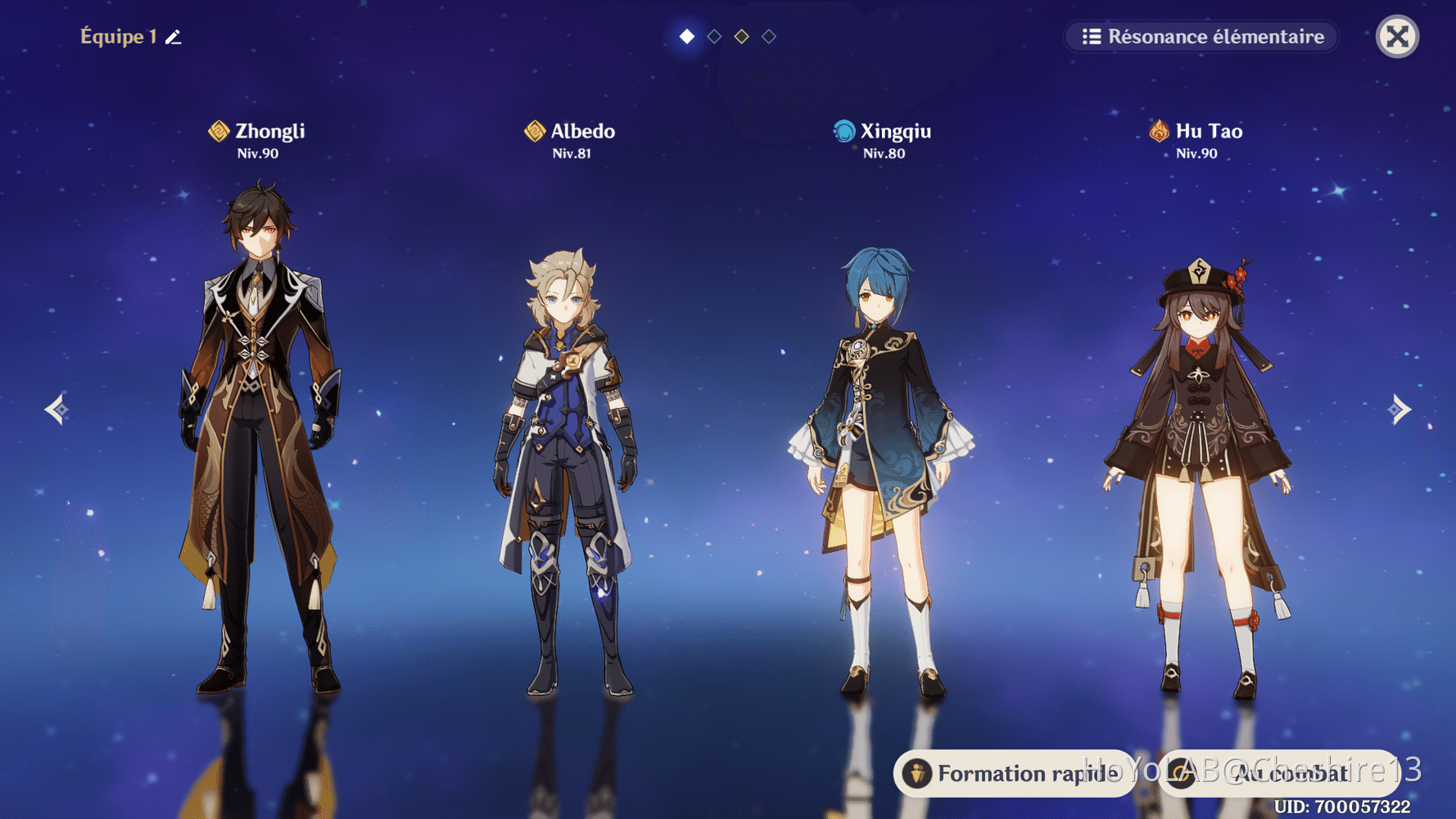1456x819 pixels.
Task: Click Zhongli's Geo element icon
Action: point(217,131)
